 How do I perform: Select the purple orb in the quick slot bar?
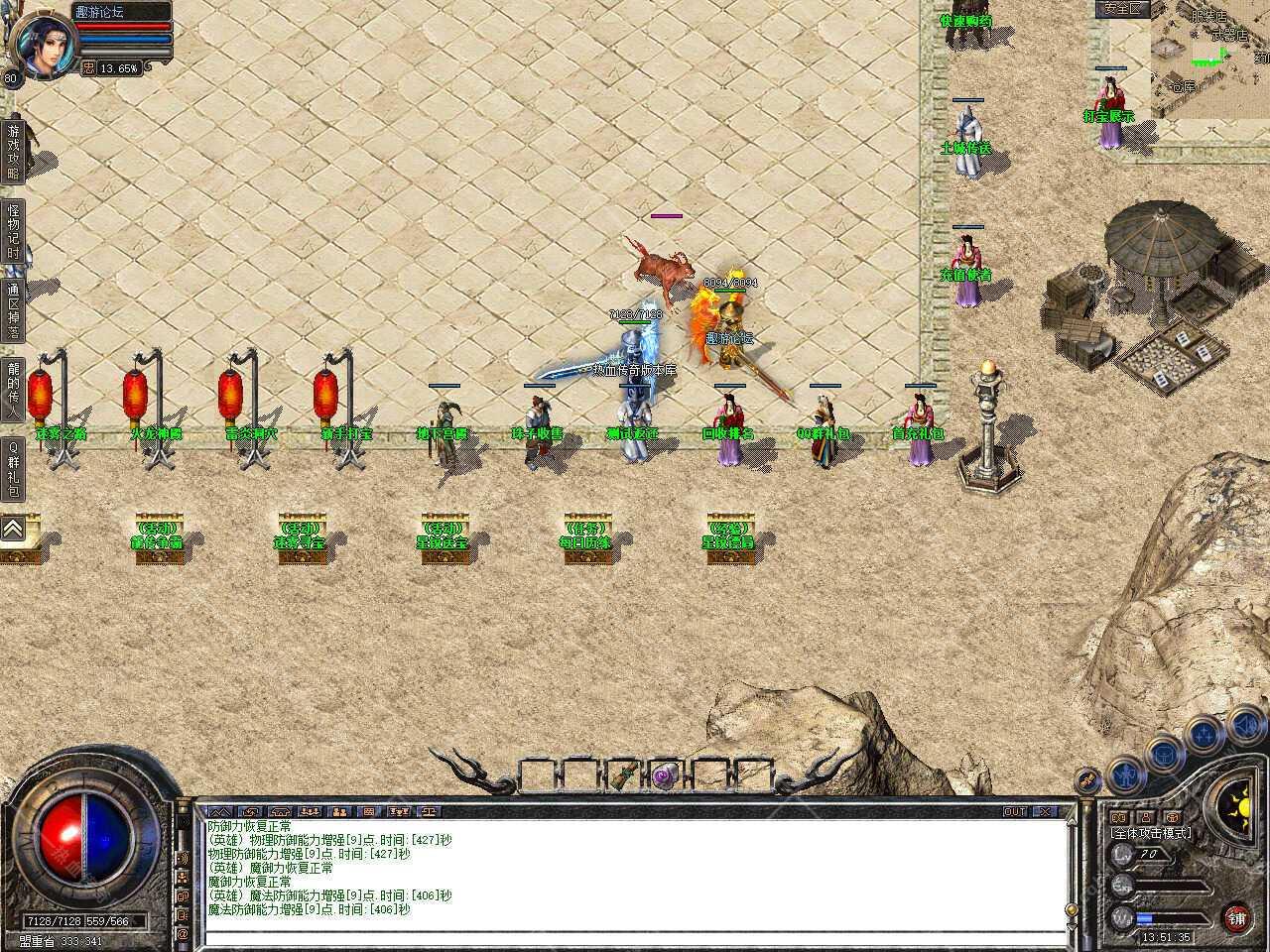pyautogui.click(x=663, y=778)
